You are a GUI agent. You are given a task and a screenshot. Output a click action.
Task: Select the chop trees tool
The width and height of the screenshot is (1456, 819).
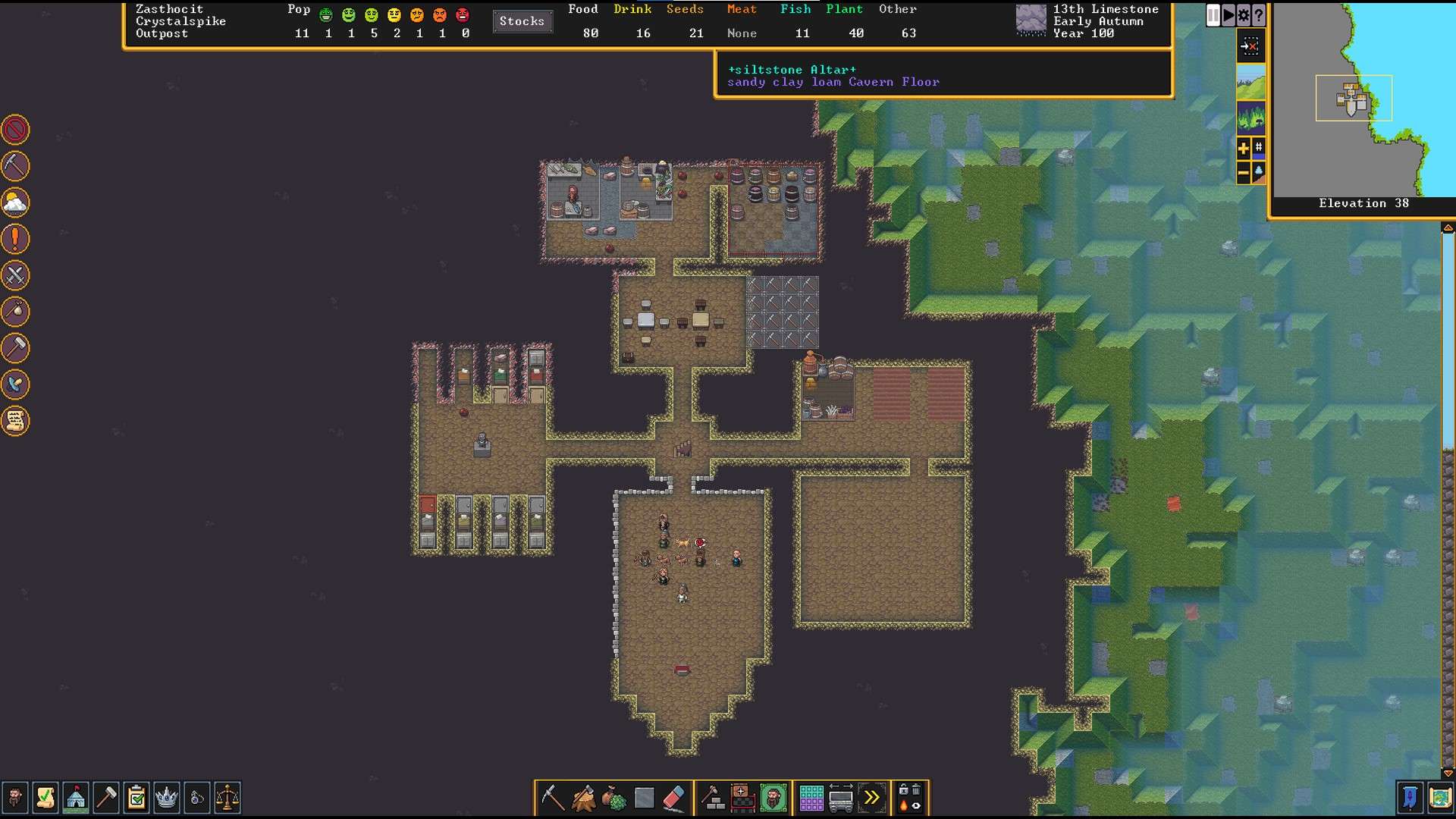pos(583,797)
